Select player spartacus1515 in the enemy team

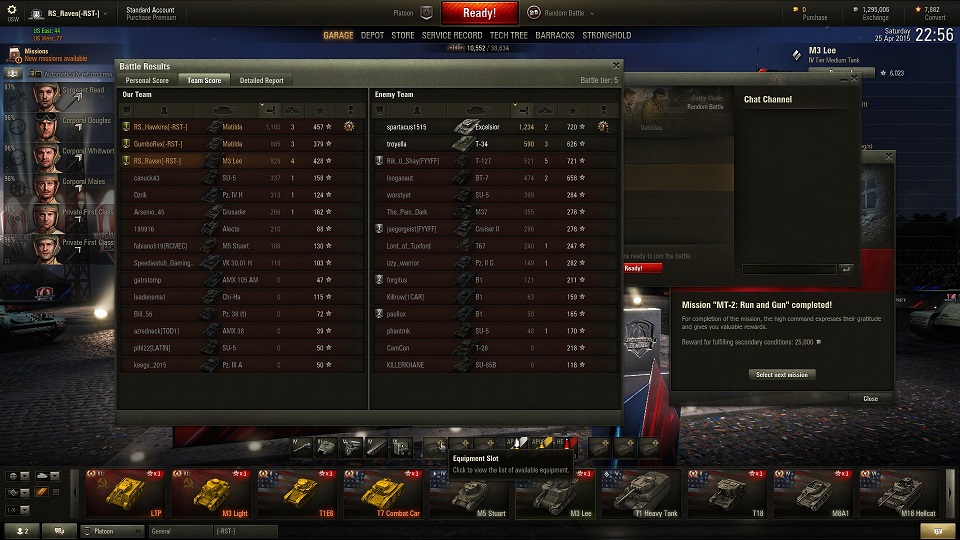[x=407, y=127]
